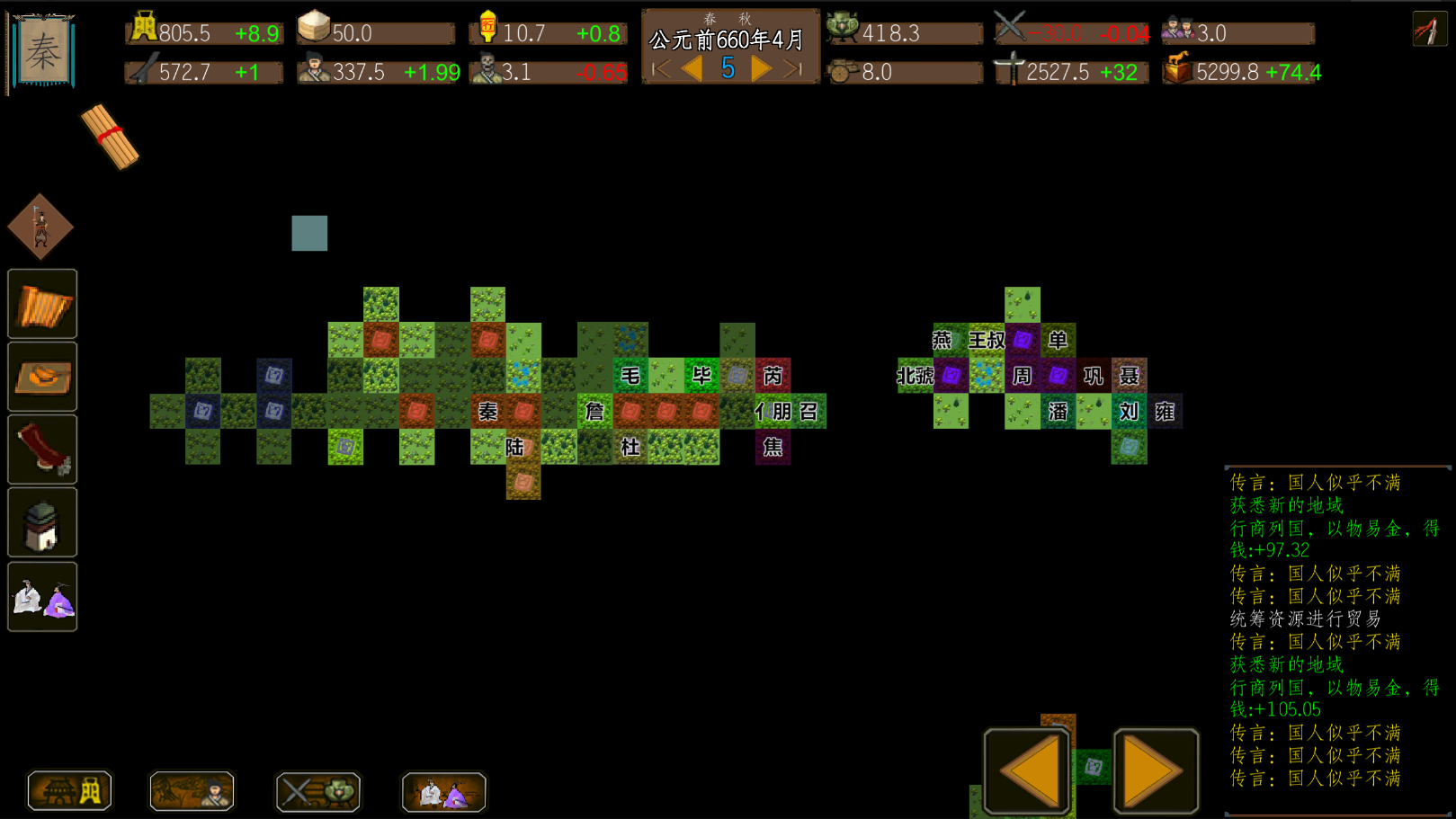Open the city treasury menu at bottom
Screen dimensions: 1456x819
69,791
